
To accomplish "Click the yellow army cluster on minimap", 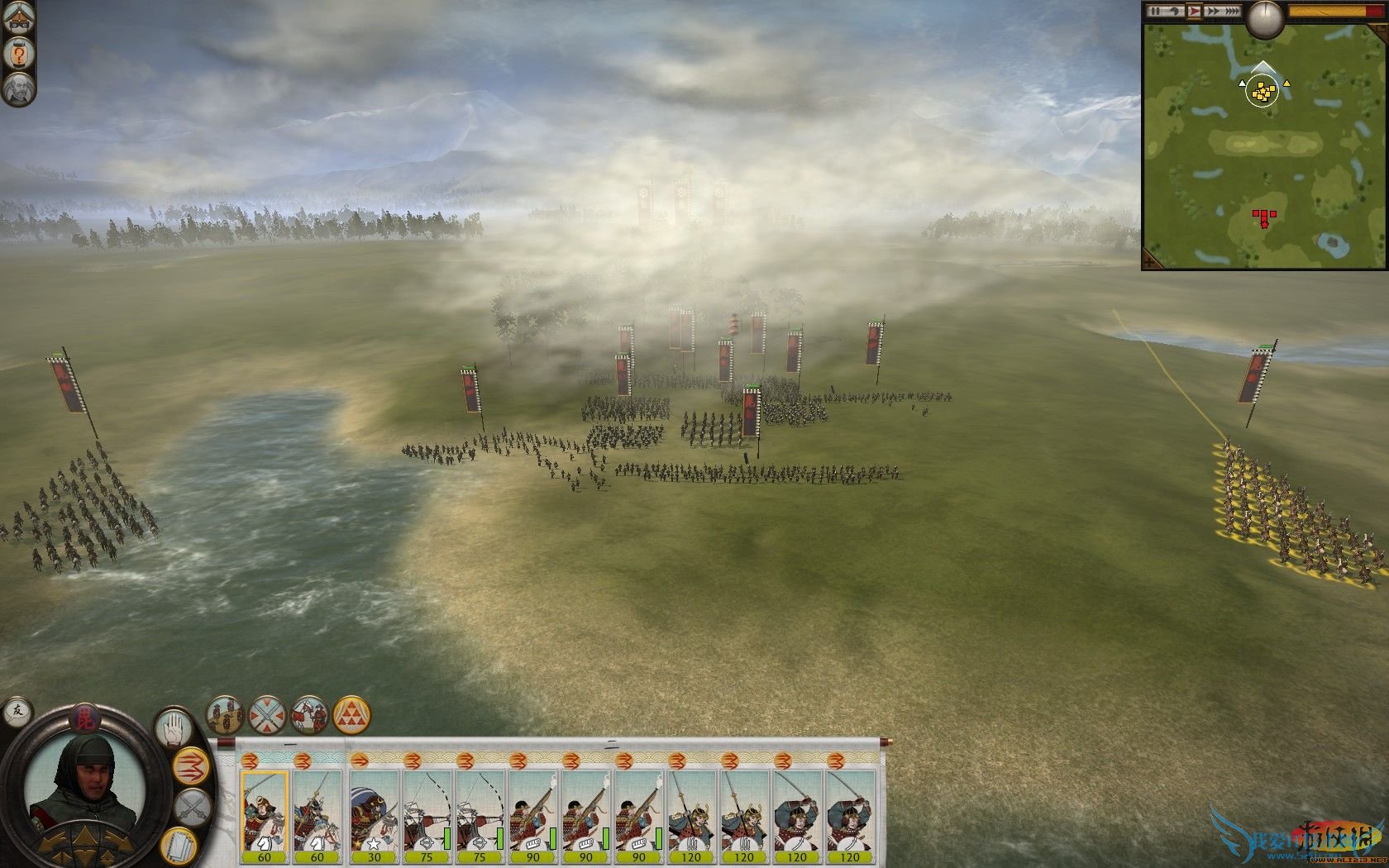I will click(x=1262, y=91).
